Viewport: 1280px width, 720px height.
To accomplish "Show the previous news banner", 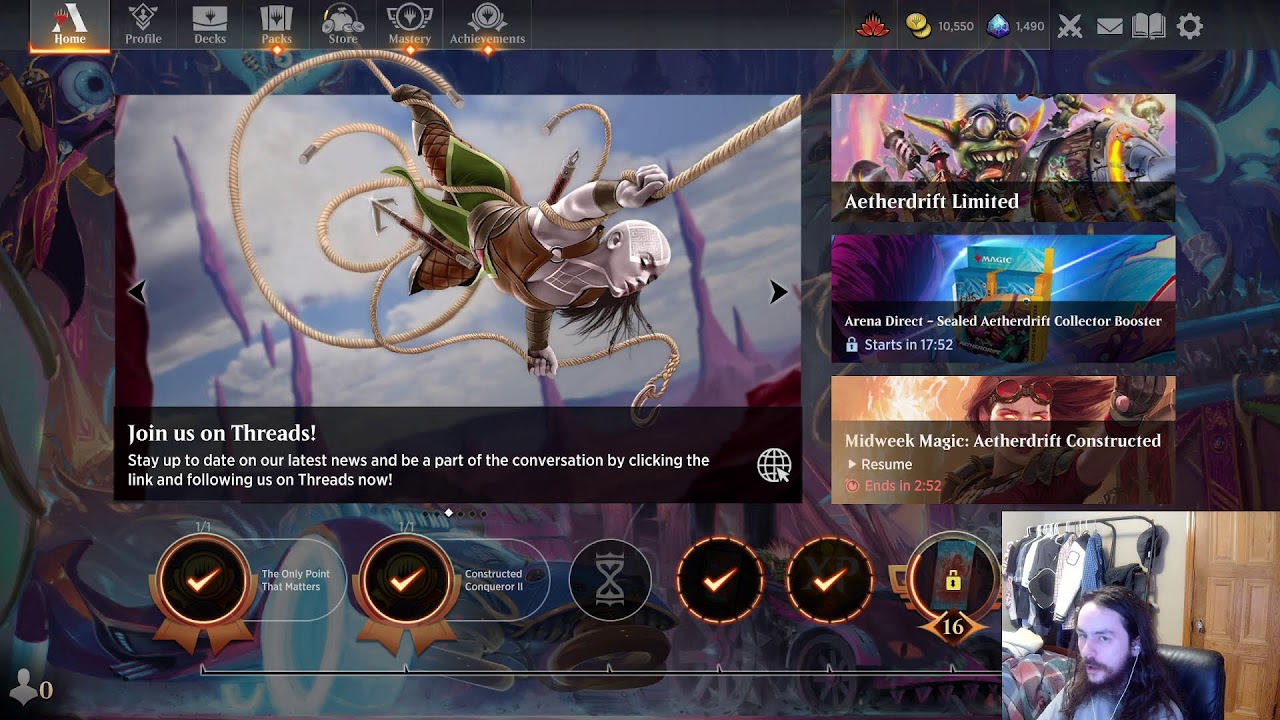I will [x=137, y=292].
